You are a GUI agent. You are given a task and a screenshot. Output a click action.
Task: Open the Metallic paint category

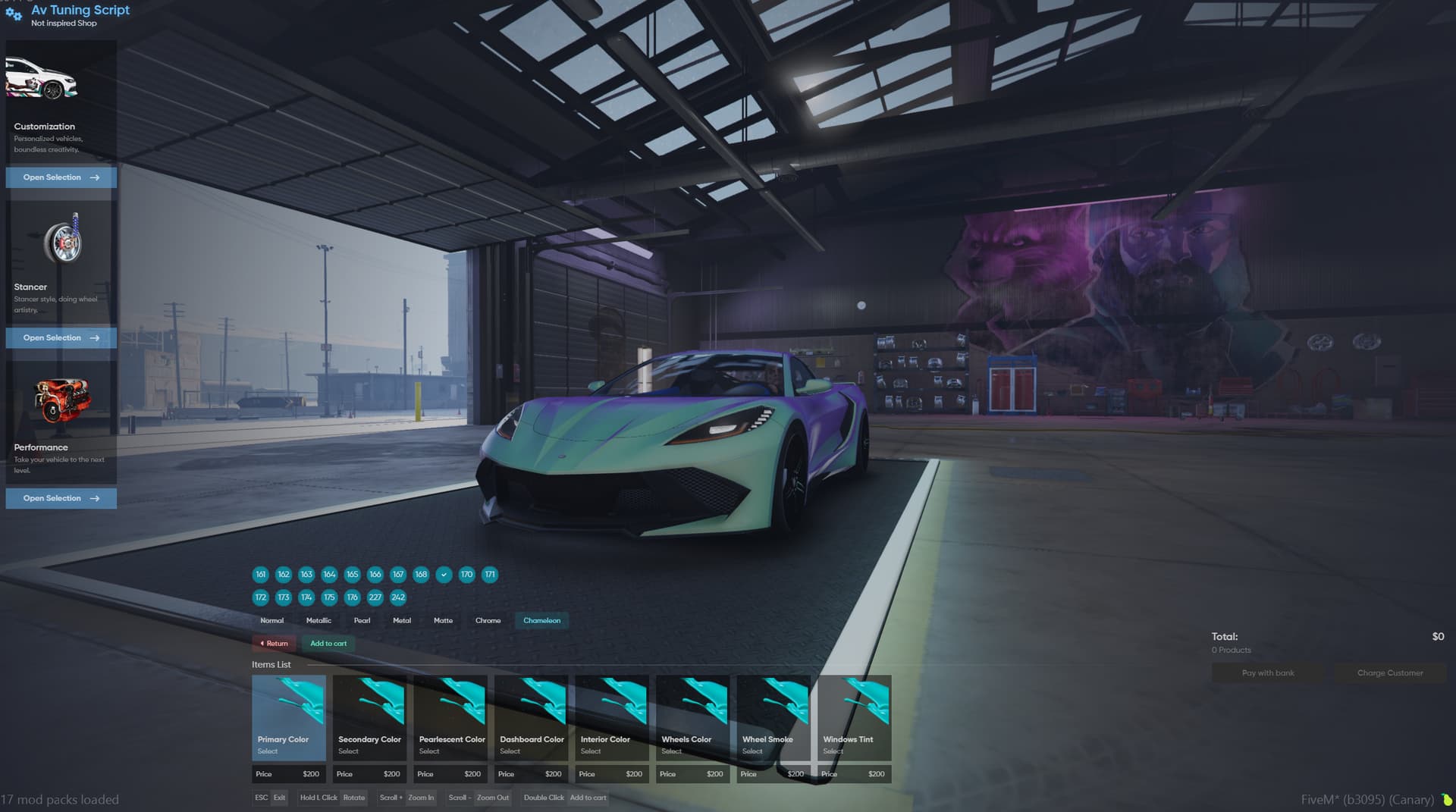tap(318, 620)
